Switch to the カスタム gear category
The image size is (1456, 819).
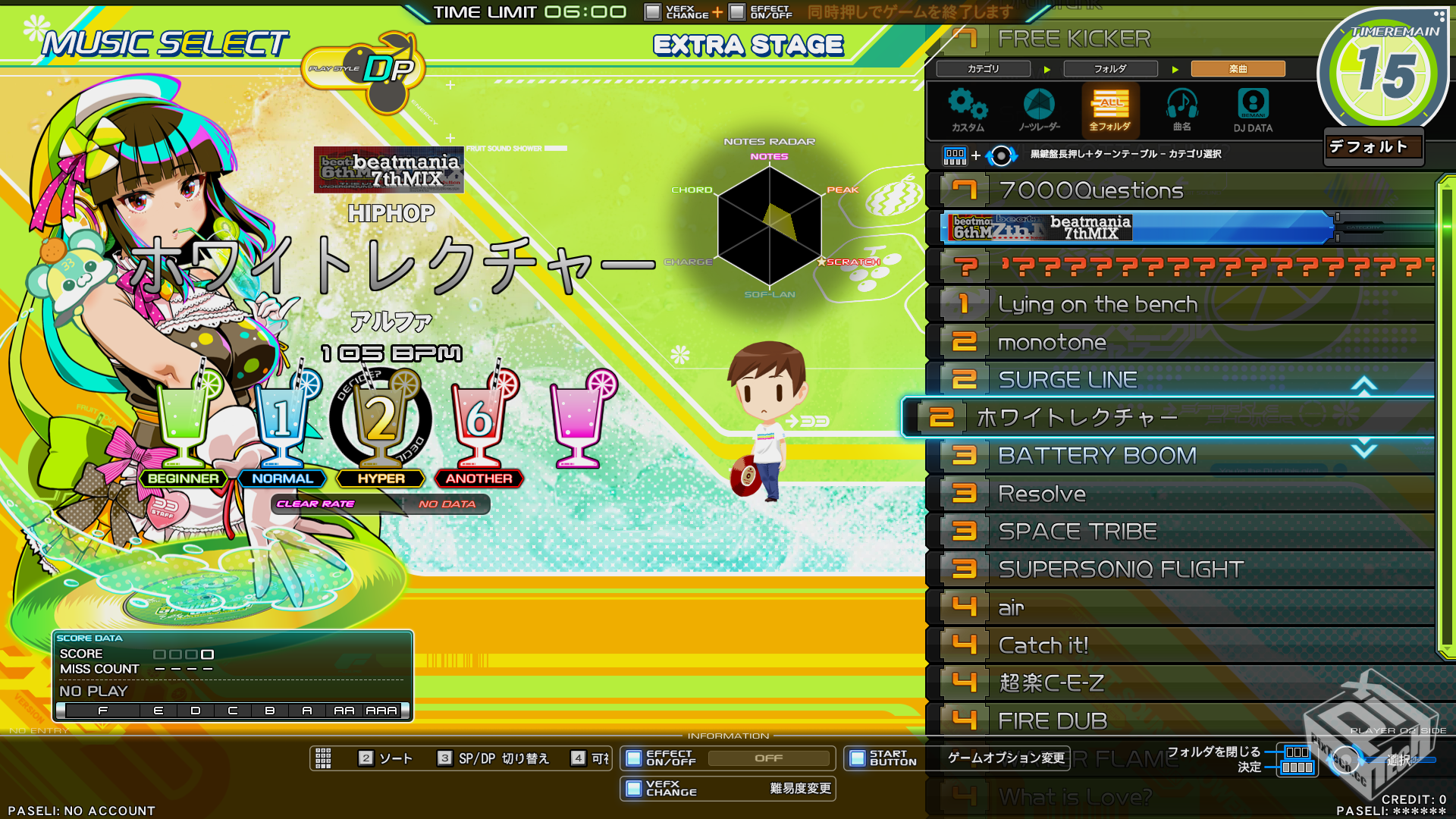click(968, 111)
